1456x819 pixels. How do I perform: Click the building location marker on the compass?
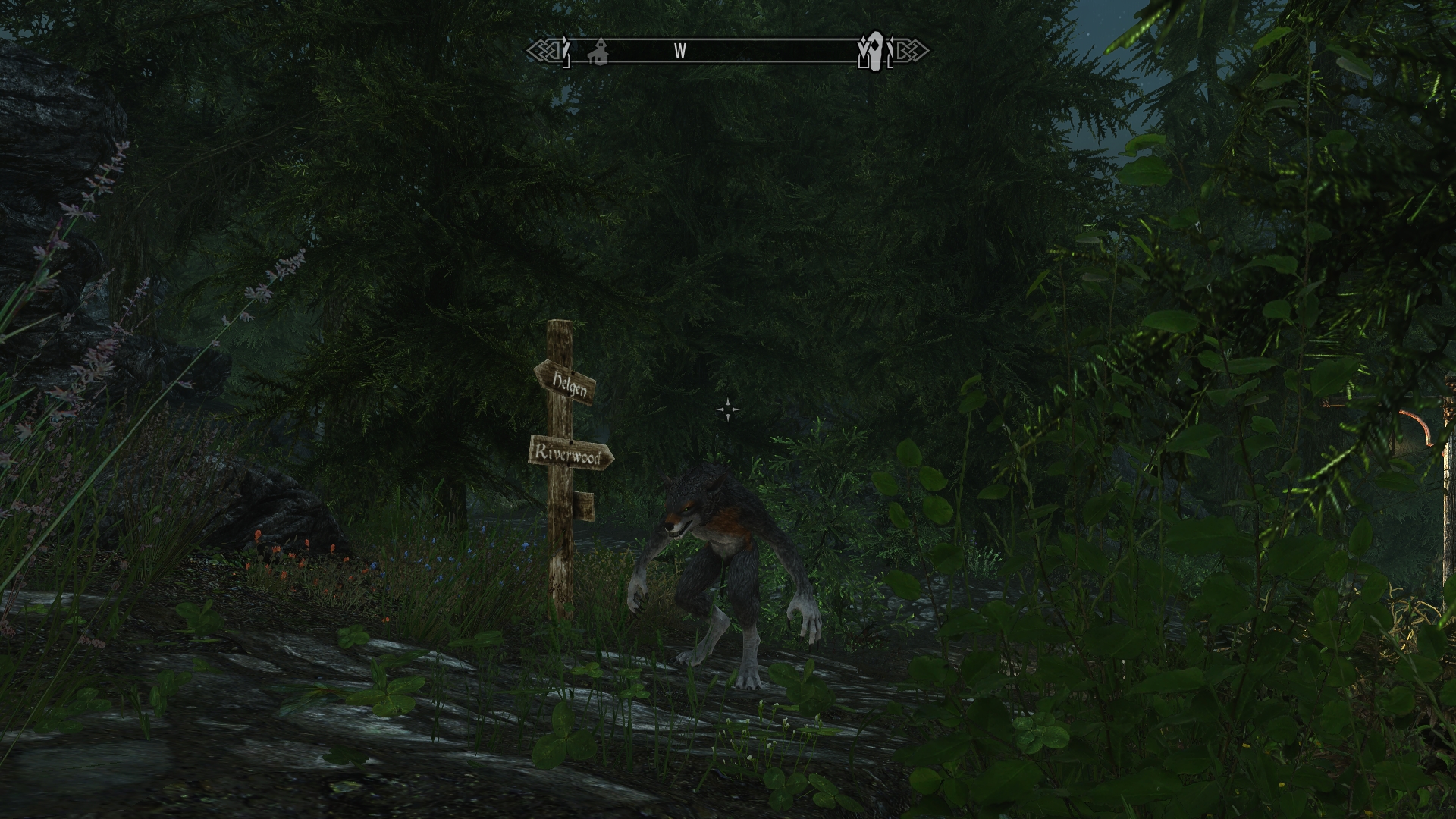click(600, 51)
